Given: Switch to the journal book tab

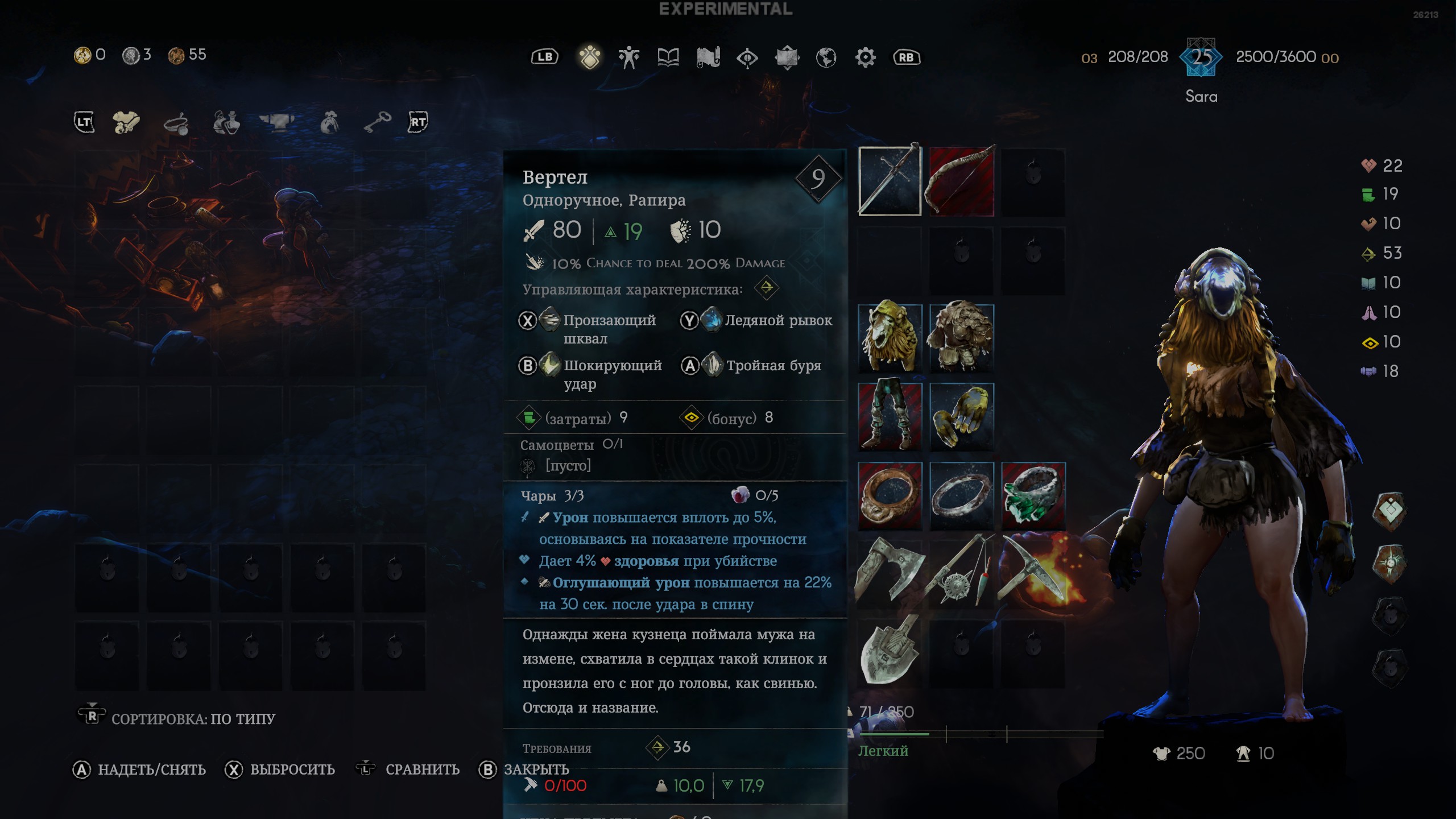Looking at the screenshot, I should coord(668,57).
